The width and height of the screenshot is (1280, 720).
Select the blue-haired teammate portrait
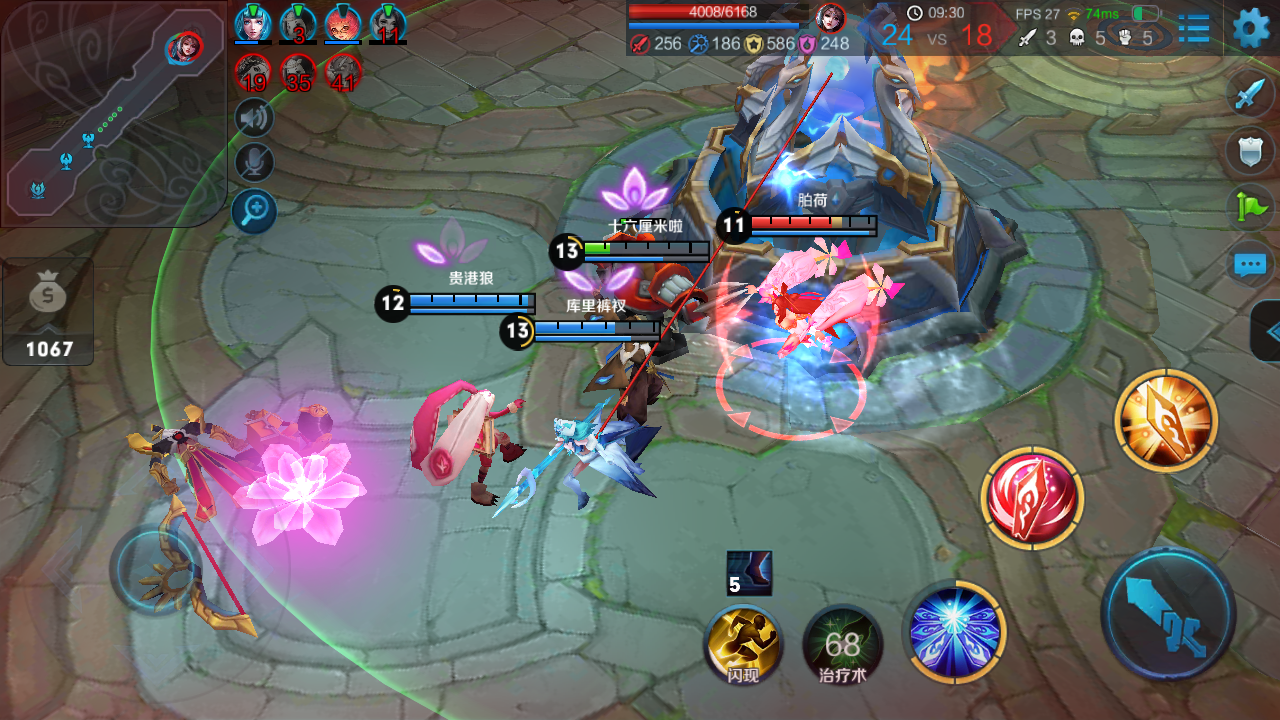pyautogui.click(x=252, y=24)
